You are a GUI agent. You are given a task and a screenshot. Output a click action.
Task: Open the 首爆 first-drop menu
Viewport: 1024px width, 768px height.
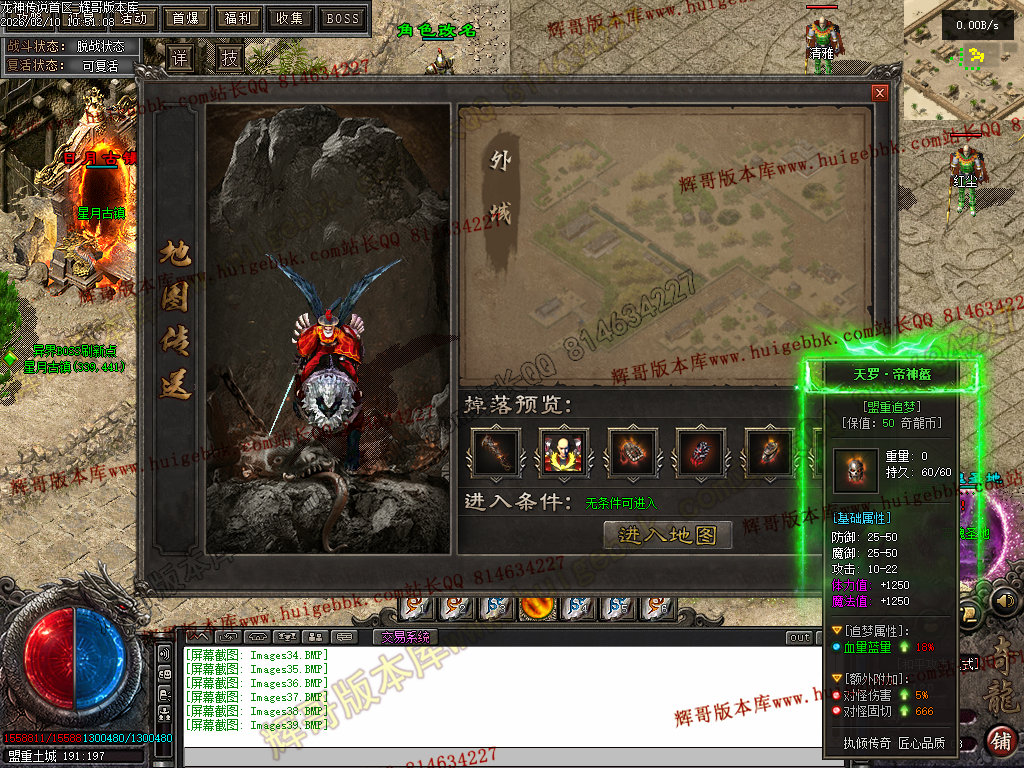pos(186,18)
